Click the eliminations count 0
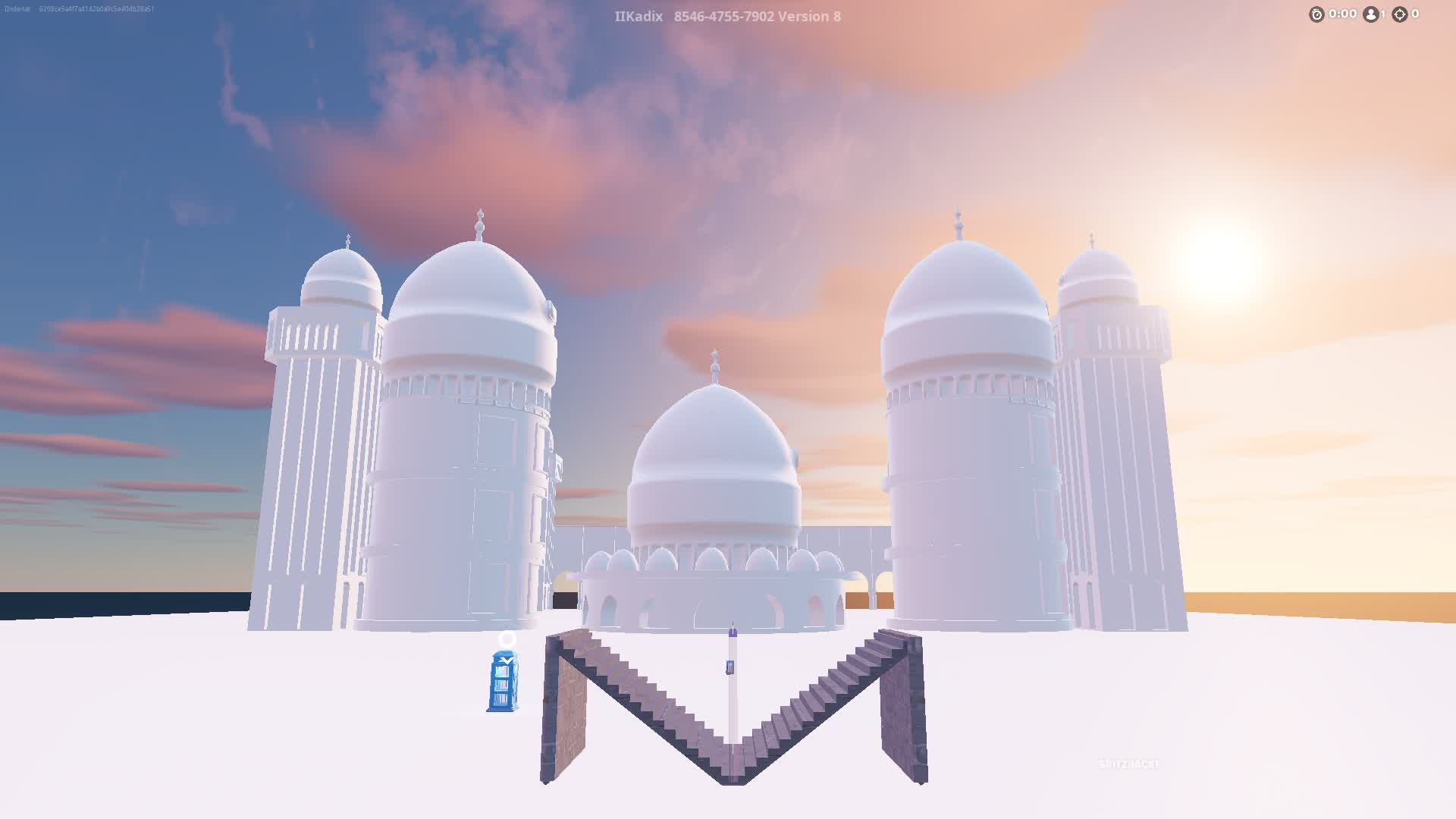This screenshot has width=1456, height=819. click(x=1415, y=14)
